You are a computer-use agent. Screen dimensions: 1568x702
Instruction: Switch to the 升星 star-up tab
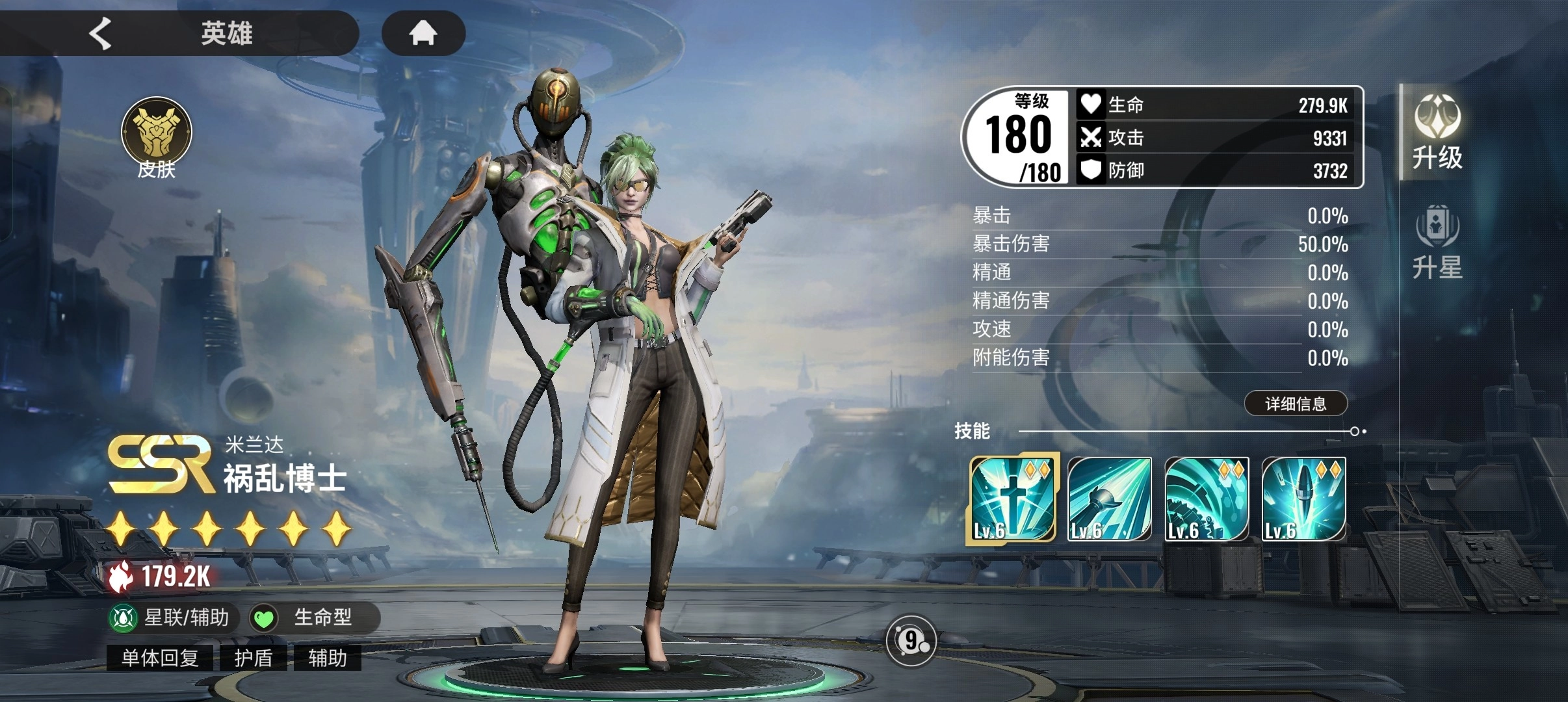(x=1437, y=242)
